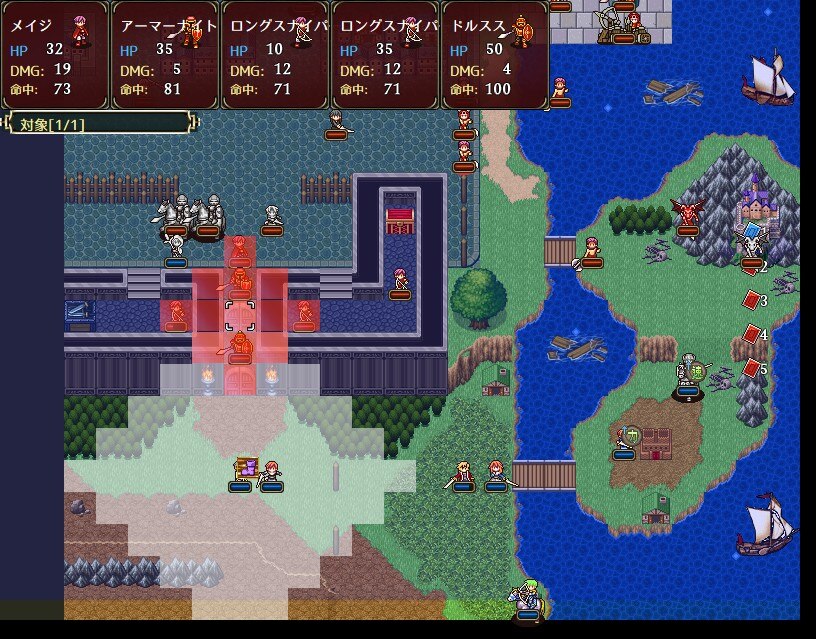Select the ロングスナイパ card with HP 35
The height and width of the screenshot is (639, 816).
point(385,55)
